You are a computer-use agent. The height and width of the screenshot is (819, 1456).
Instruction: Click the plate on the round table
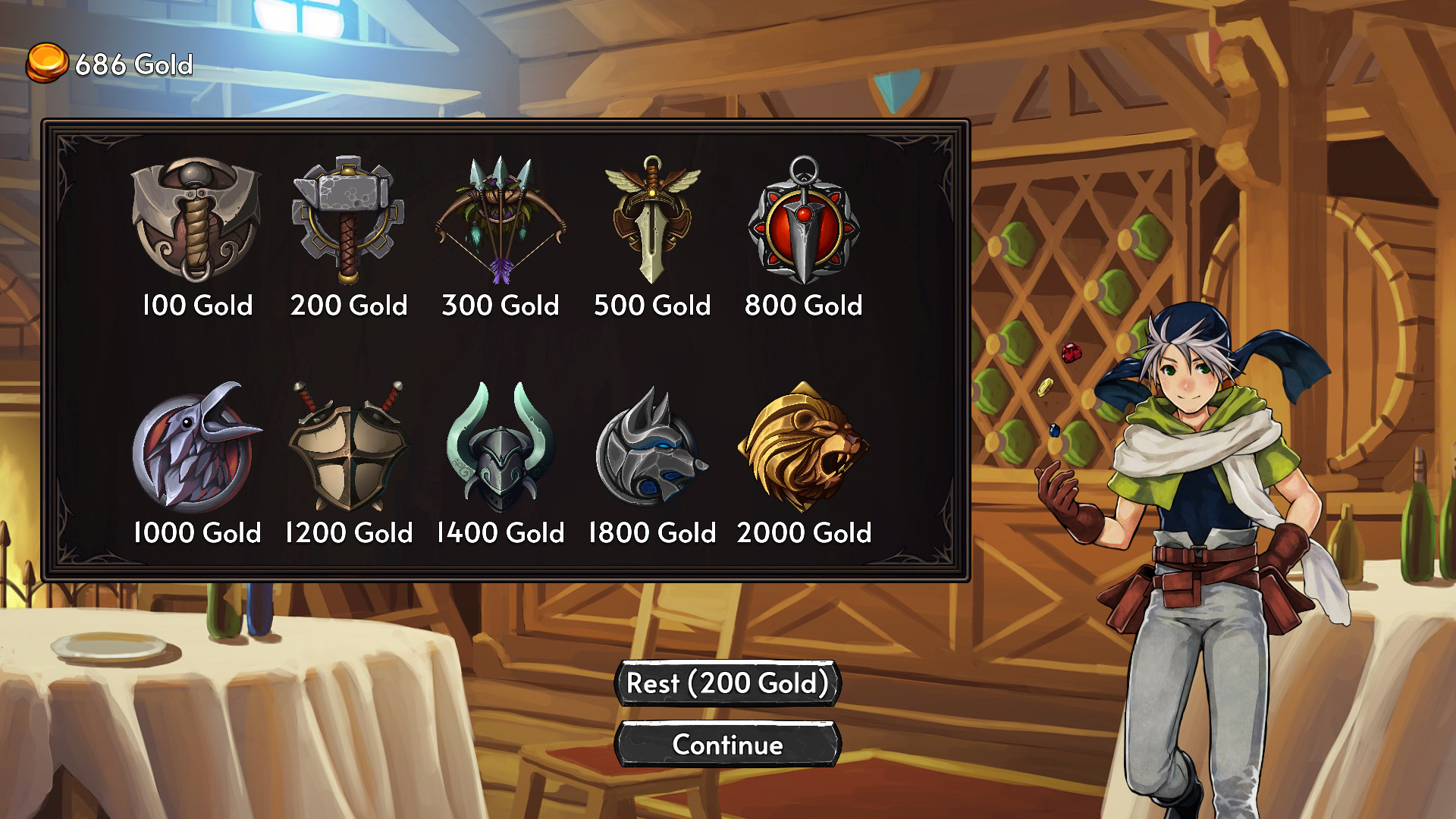(x=108, y=645)
